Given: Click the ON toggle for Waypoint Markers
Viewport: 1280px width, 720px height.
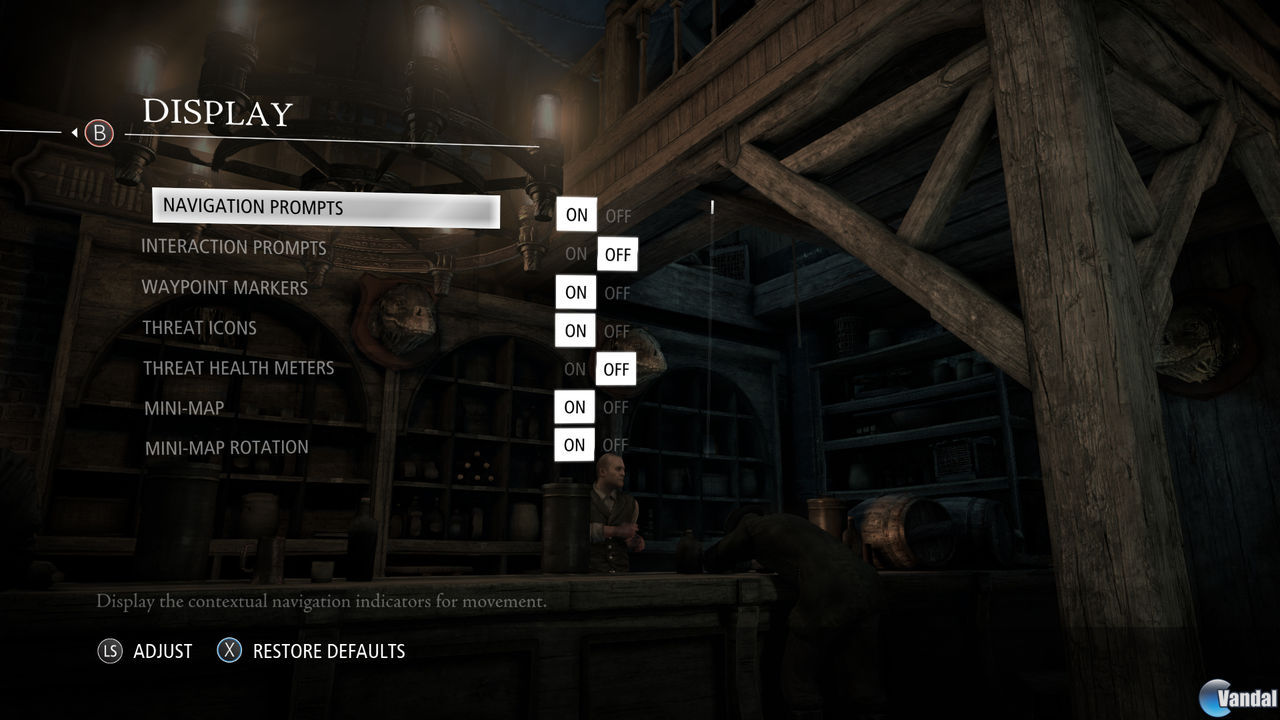Looking at the screenshot, I should pyautogui.click(x=575, y=293).
